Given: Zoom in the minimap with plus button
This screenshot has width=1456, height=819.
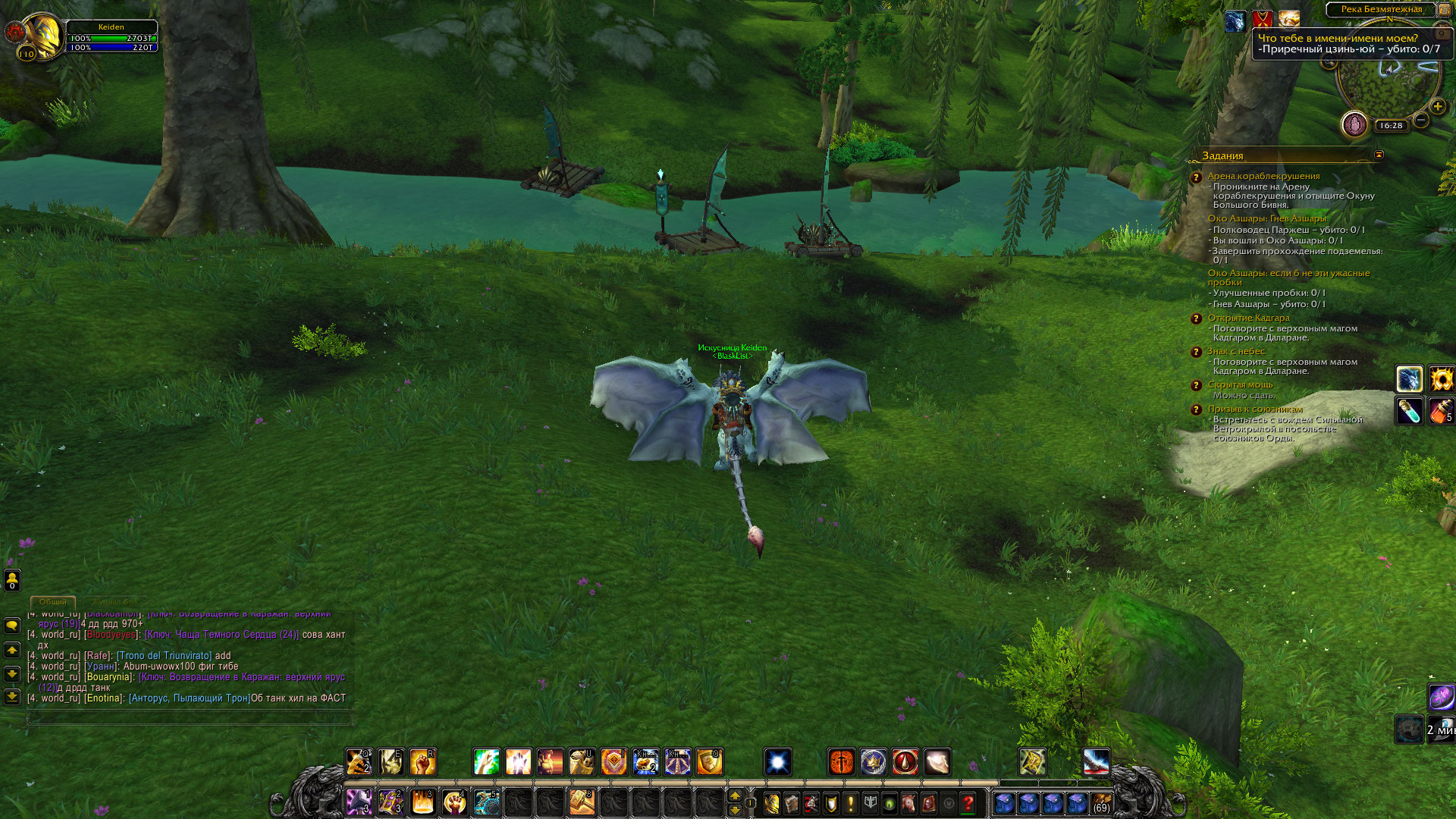Looking at the screenshot, I should 1437,107.
